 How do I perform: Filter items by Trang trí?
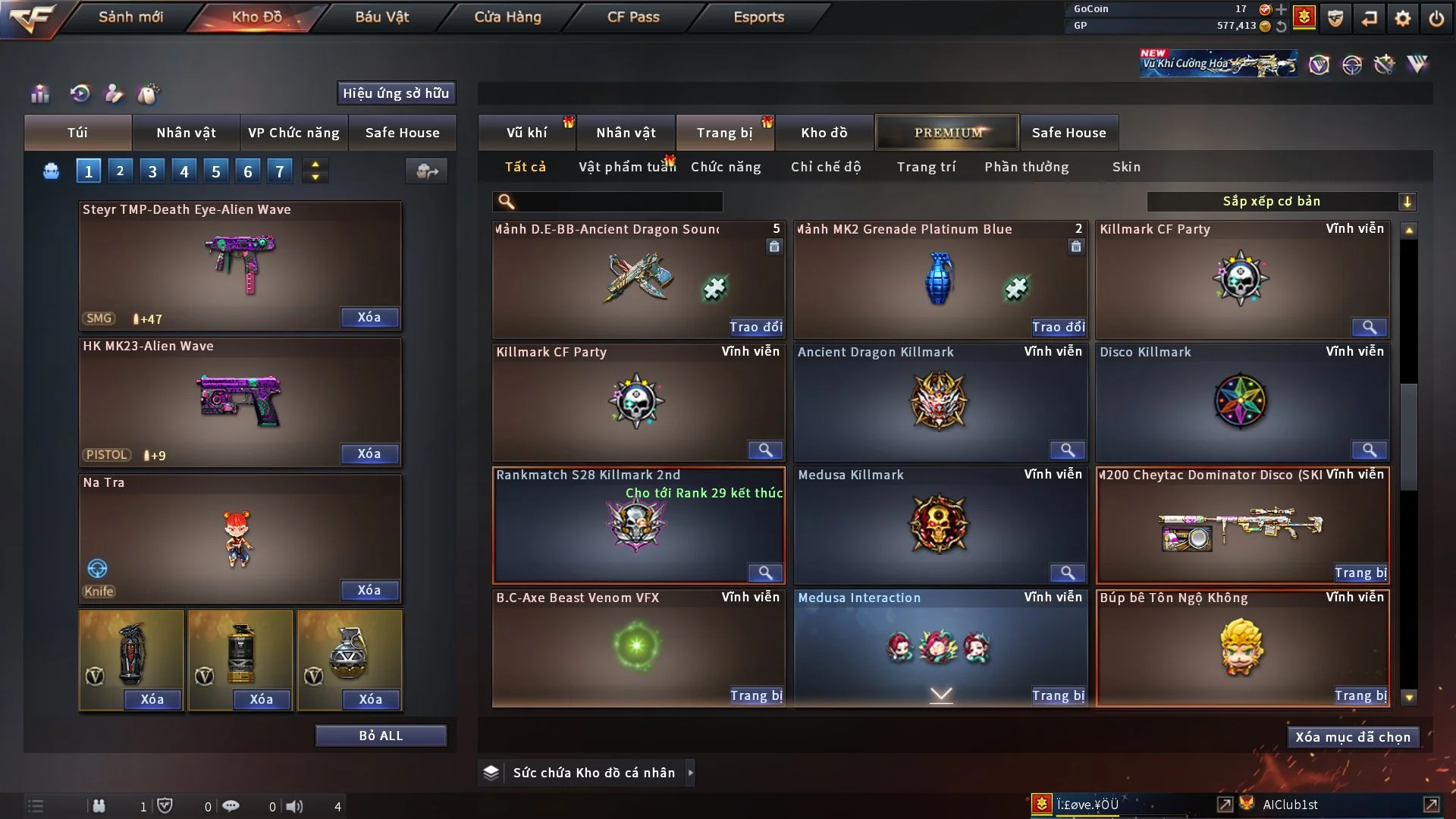tap(926, 167)
